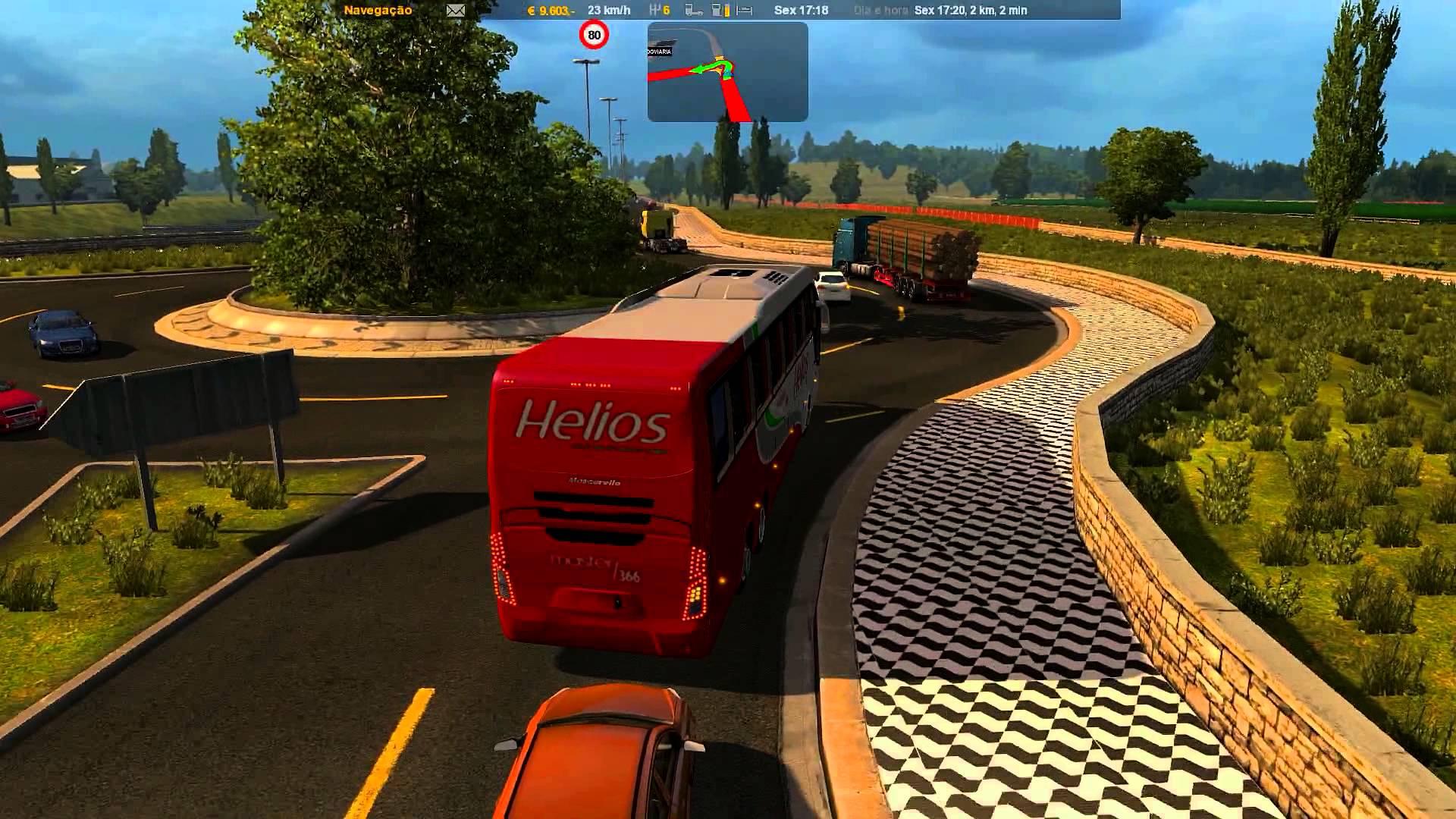Image resolution: width=1456 pixels, height=819 pixels.
Task: Select the truck damage status icon
Action: pyautogui.click(x=694, y=11)
